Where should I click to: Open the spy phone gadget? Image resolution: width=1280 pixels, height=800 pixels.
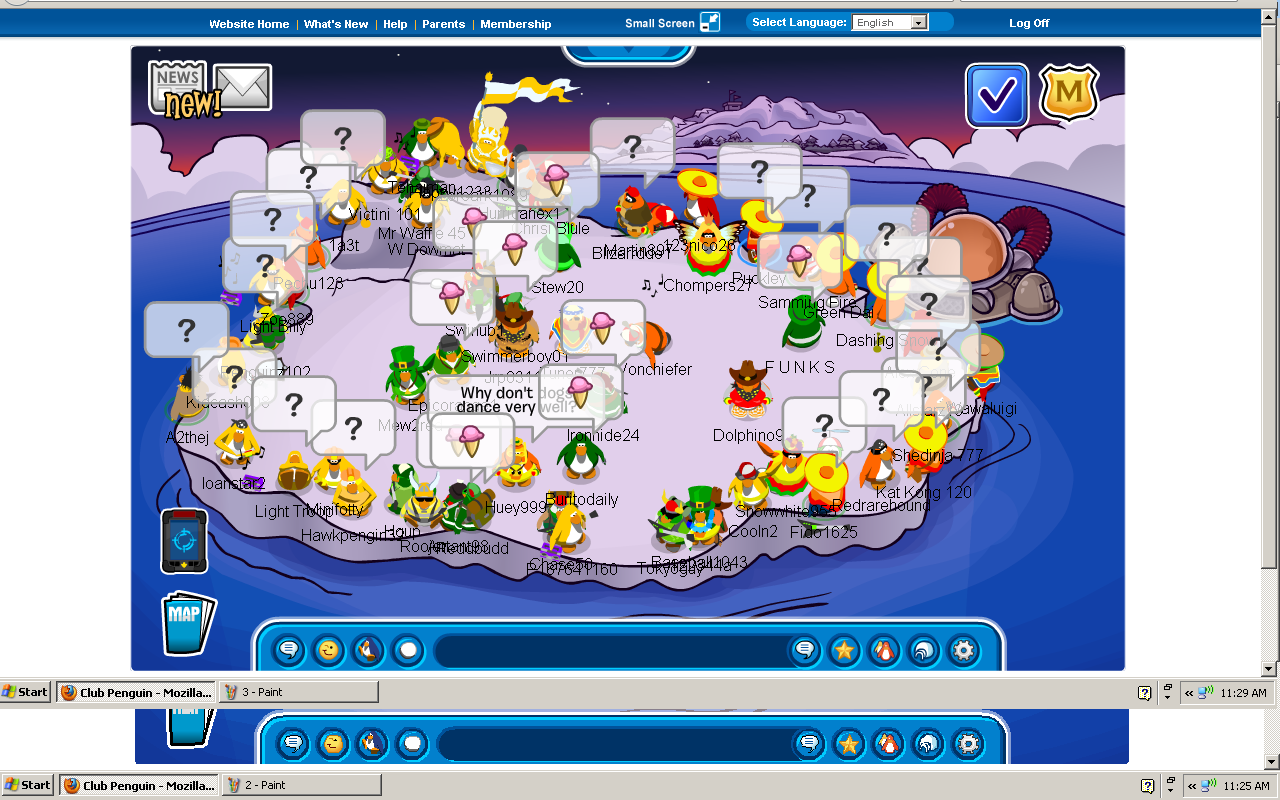click(184, 541)
